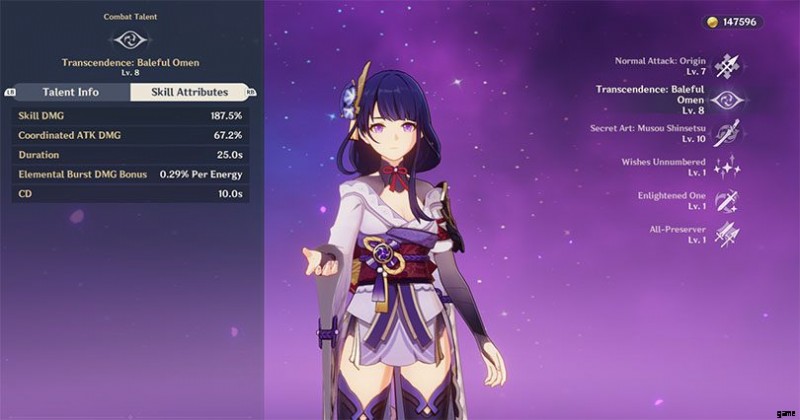Image resolution: width=800 pixels, height=420 pixels.
Task: Switch to the Talent Info tab
Action: (70, 92)
